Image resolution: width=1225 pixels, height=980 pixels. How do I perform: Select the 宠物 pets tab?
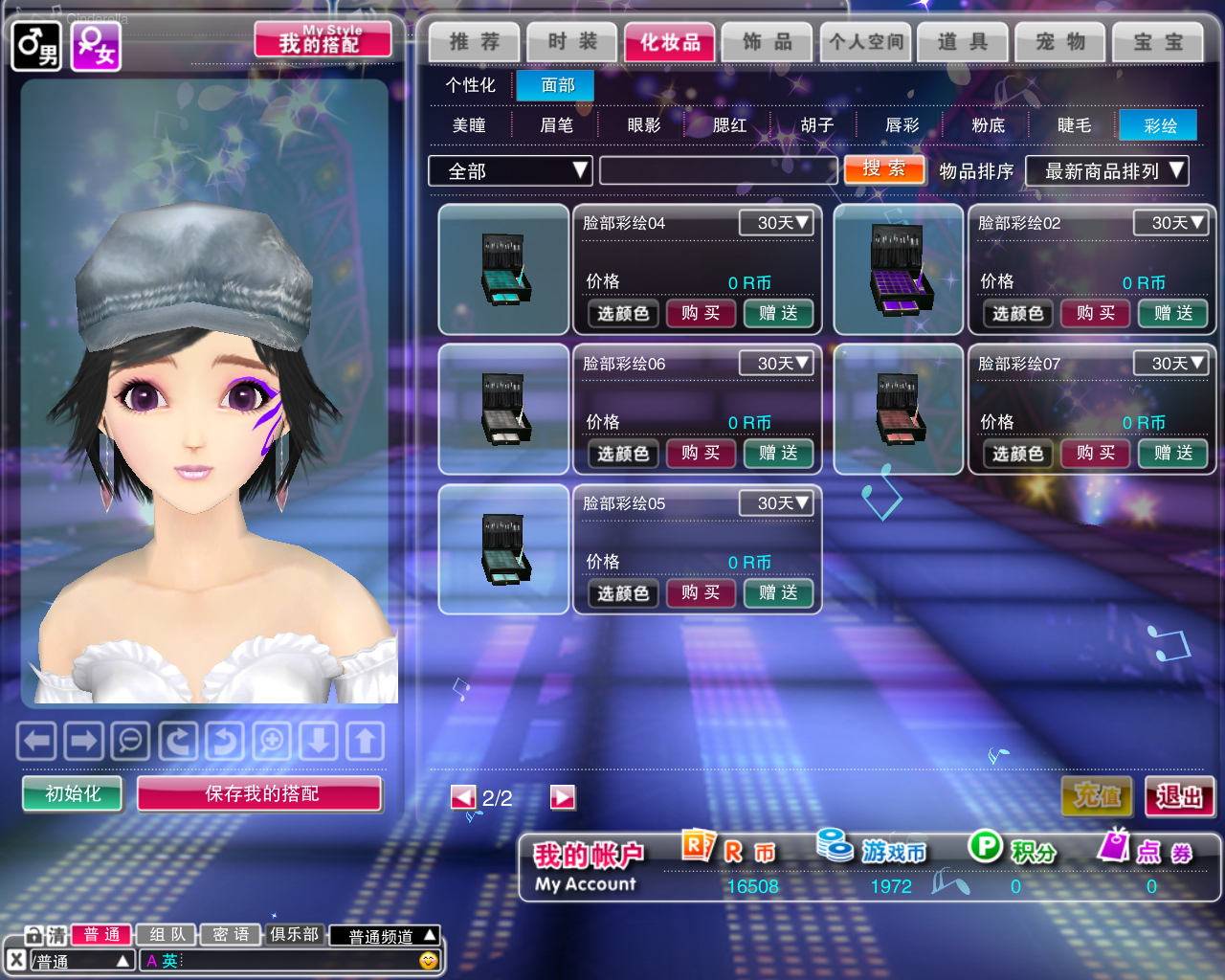1060,42
